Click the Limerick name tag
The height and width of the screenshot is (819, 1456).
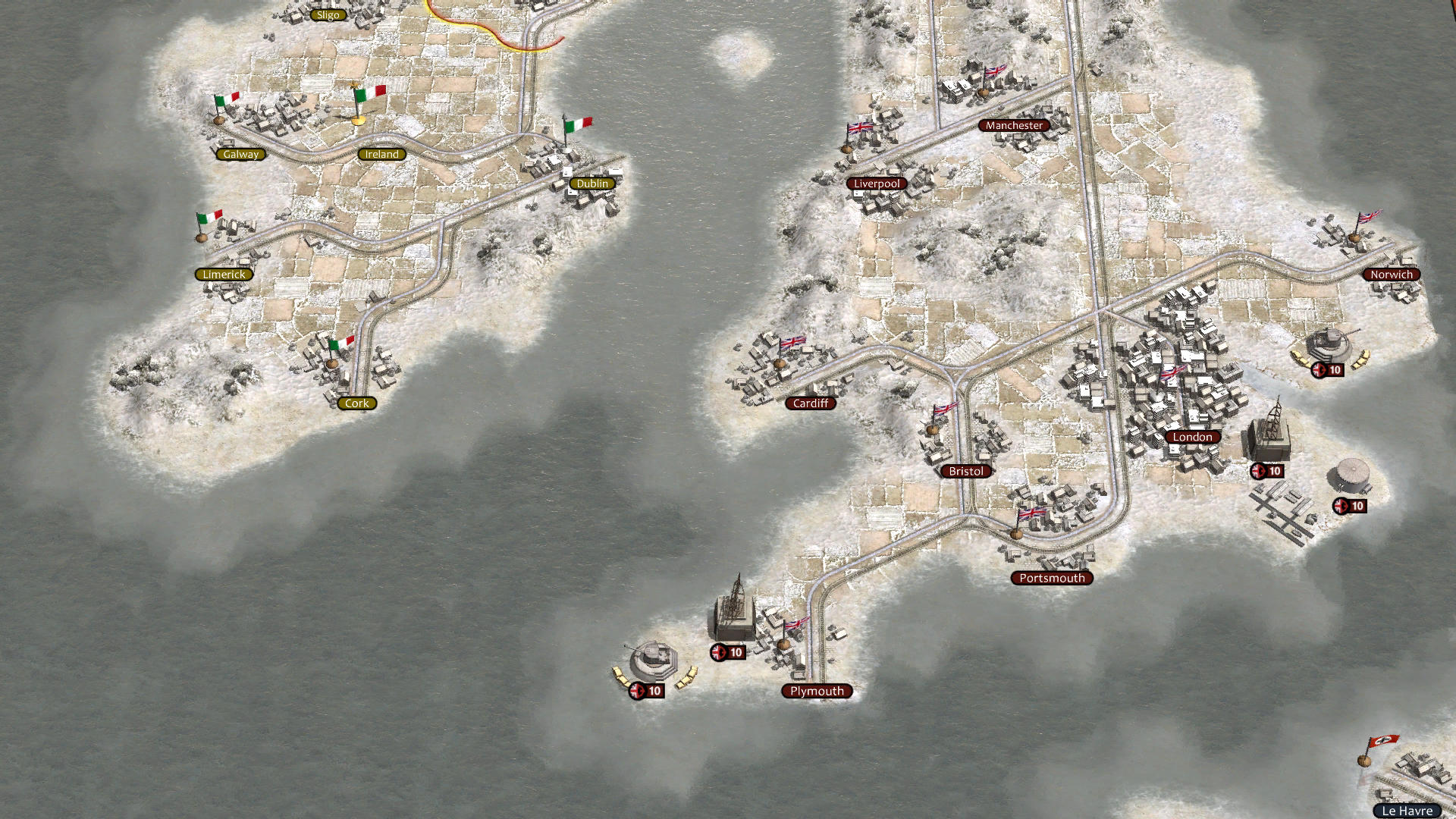[x=224, y=275]
